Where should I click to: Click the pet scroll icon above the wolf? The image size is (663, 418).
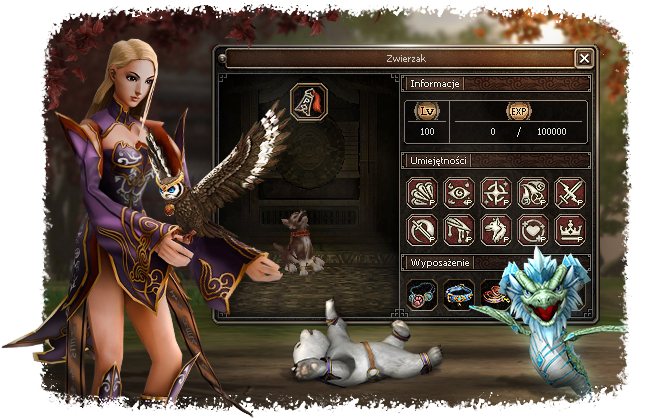pos(306,101)
